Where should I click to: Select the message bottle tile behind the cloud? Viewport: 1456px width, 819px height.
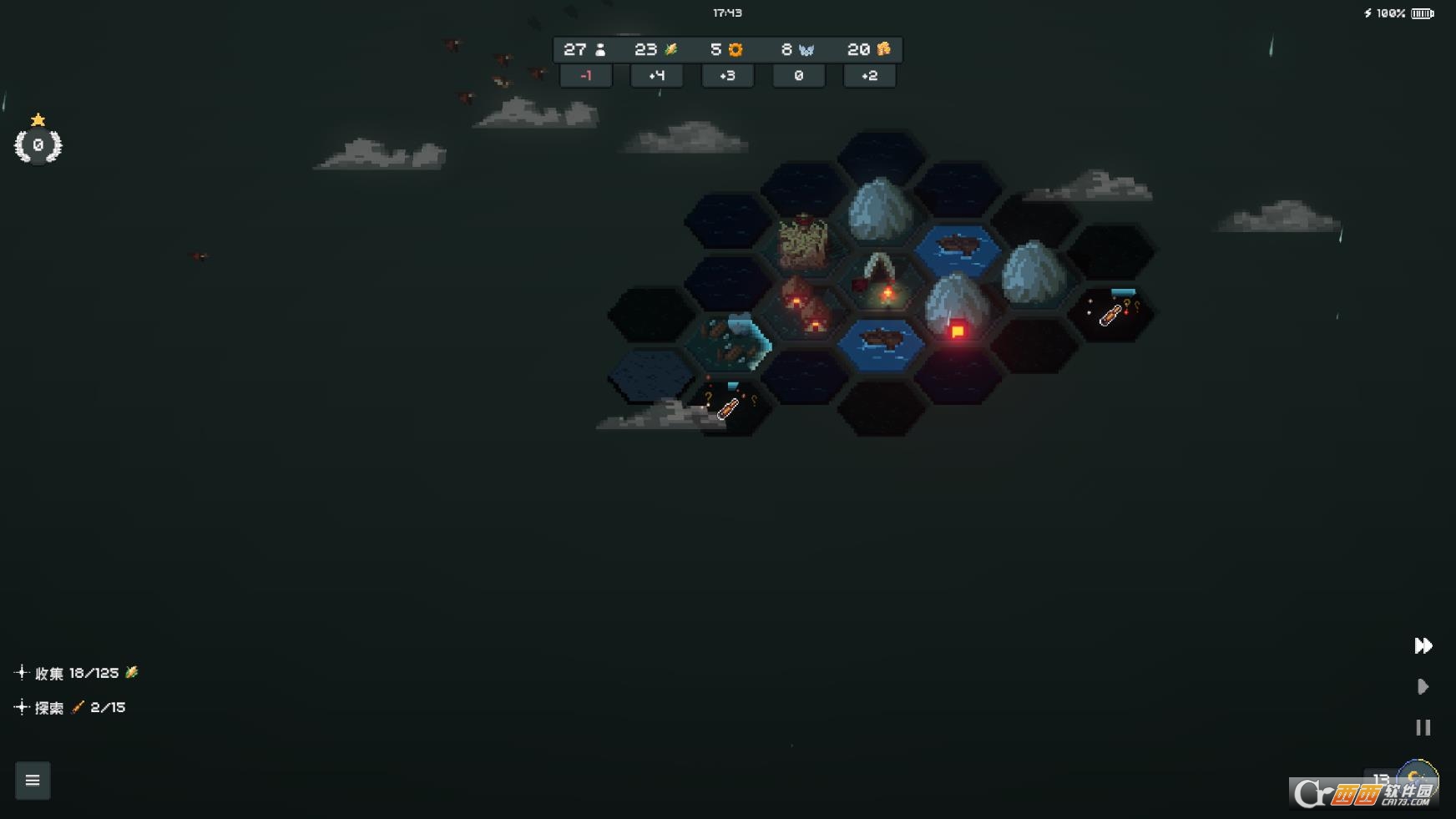[x=728, y=405]
